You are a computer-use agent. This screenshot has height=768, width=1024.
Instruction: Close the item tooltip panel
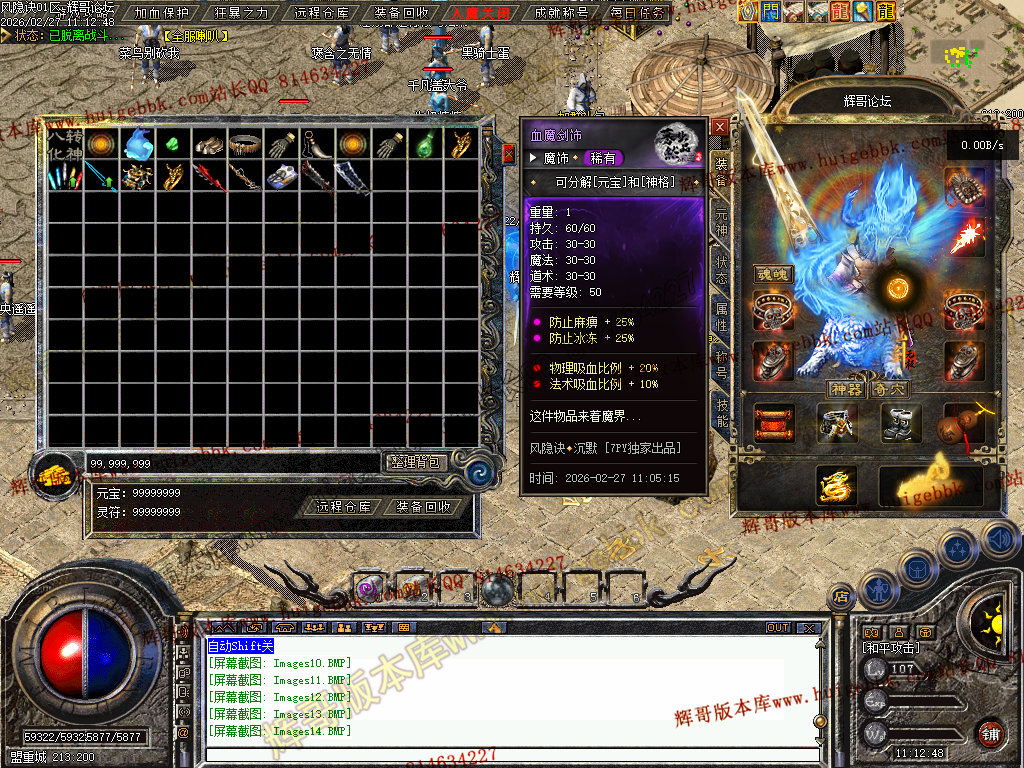click(x=720, y=127)
